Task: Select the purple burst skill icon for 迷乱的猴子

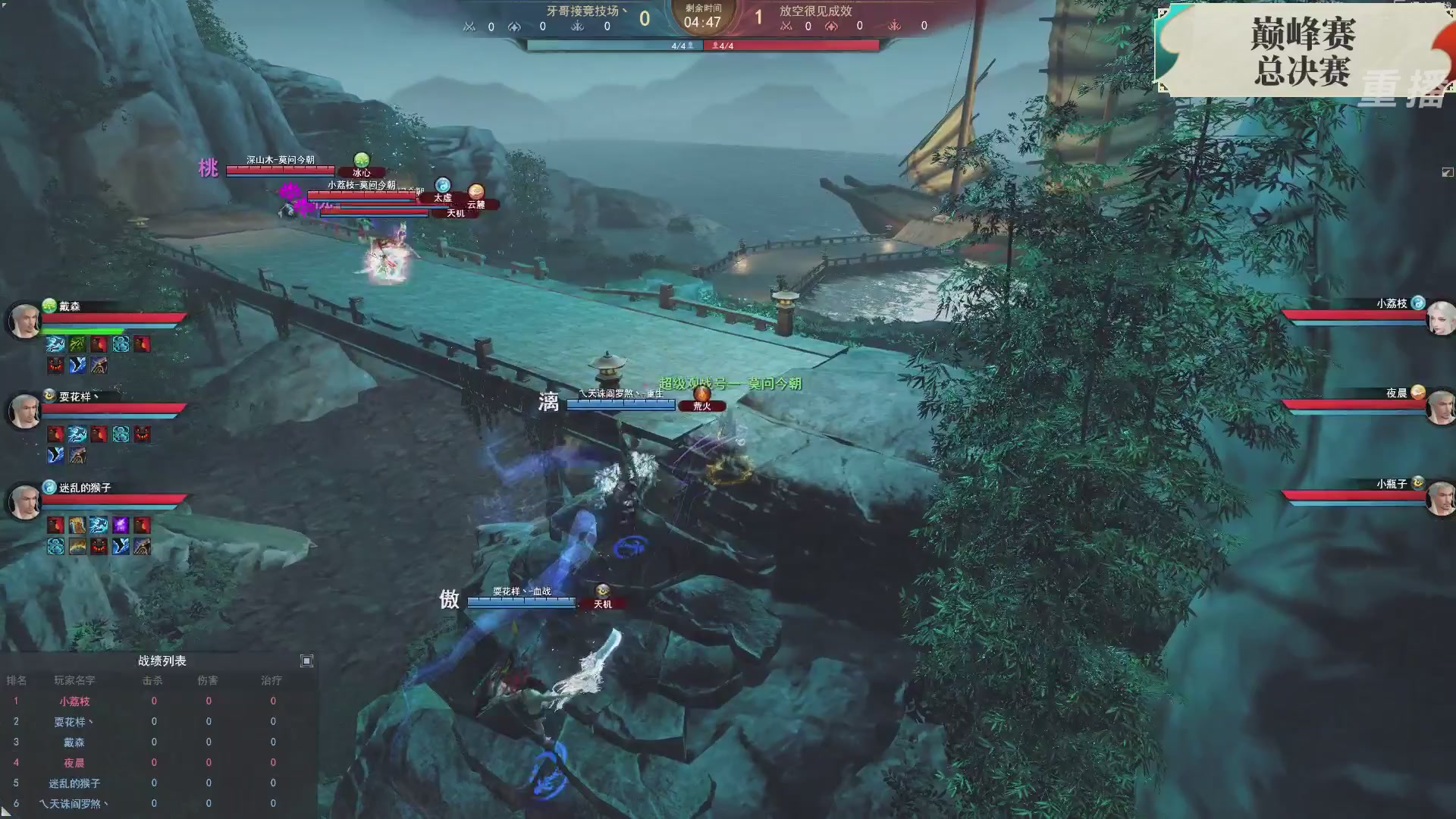Action: [122, 524]
